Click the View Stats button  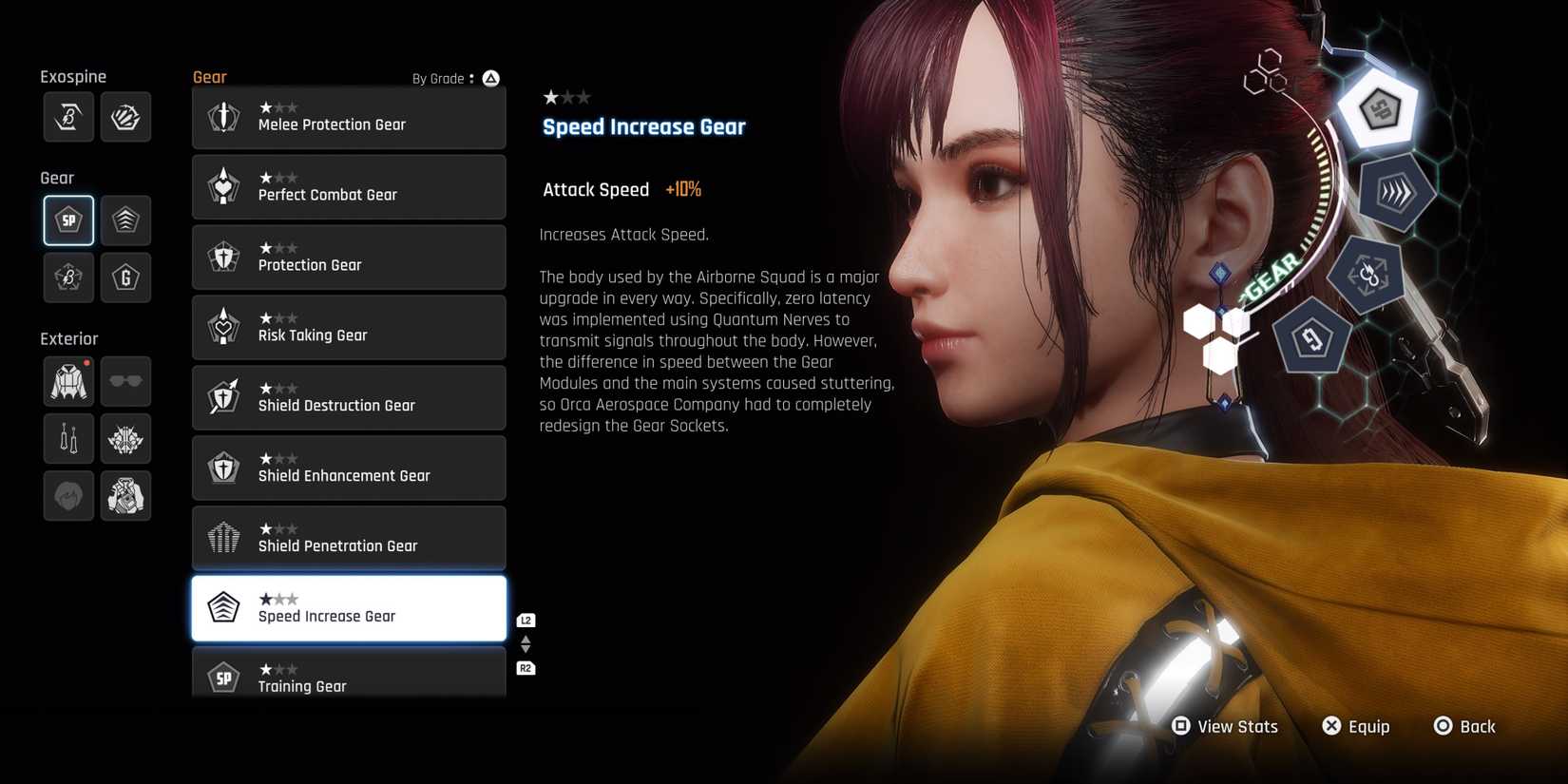(x=1226, y=726)
